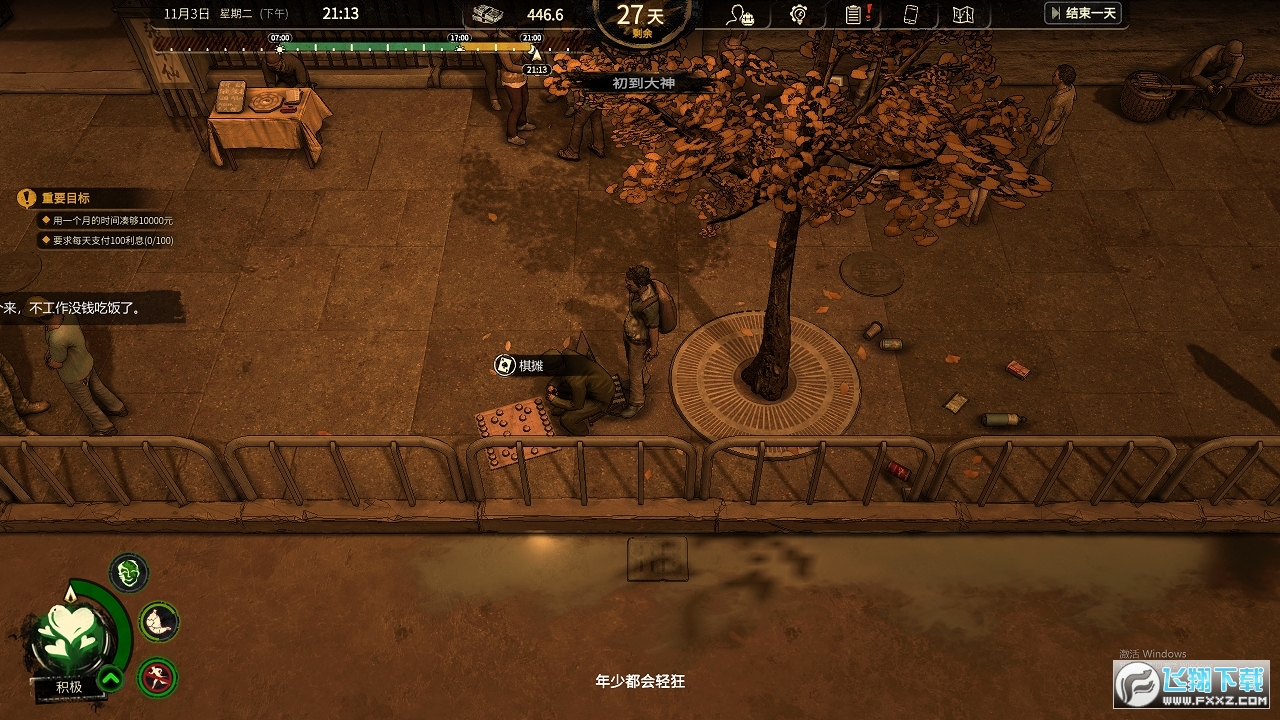The width and height of the screenshot is (1280, 720).
Task: Open the clipboard task list
Action: pos(853,15)
